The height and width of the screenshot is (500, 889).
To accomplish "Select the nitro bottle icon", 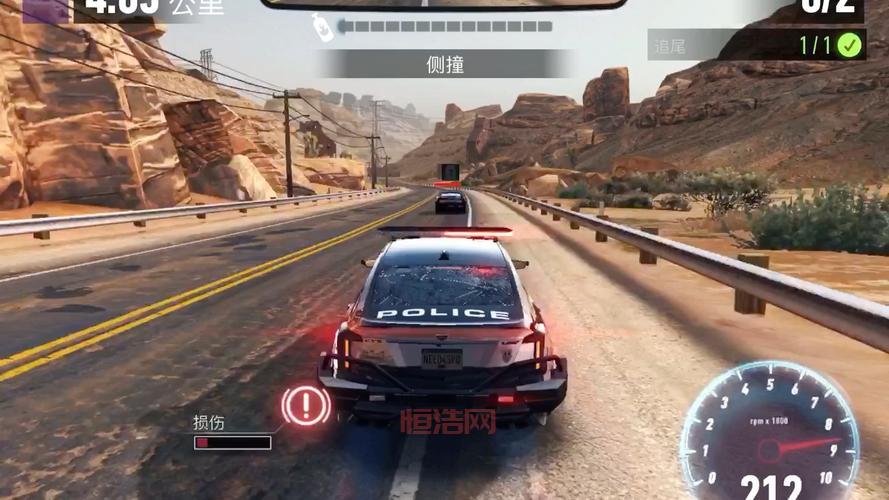I will (x=322, y=28).
